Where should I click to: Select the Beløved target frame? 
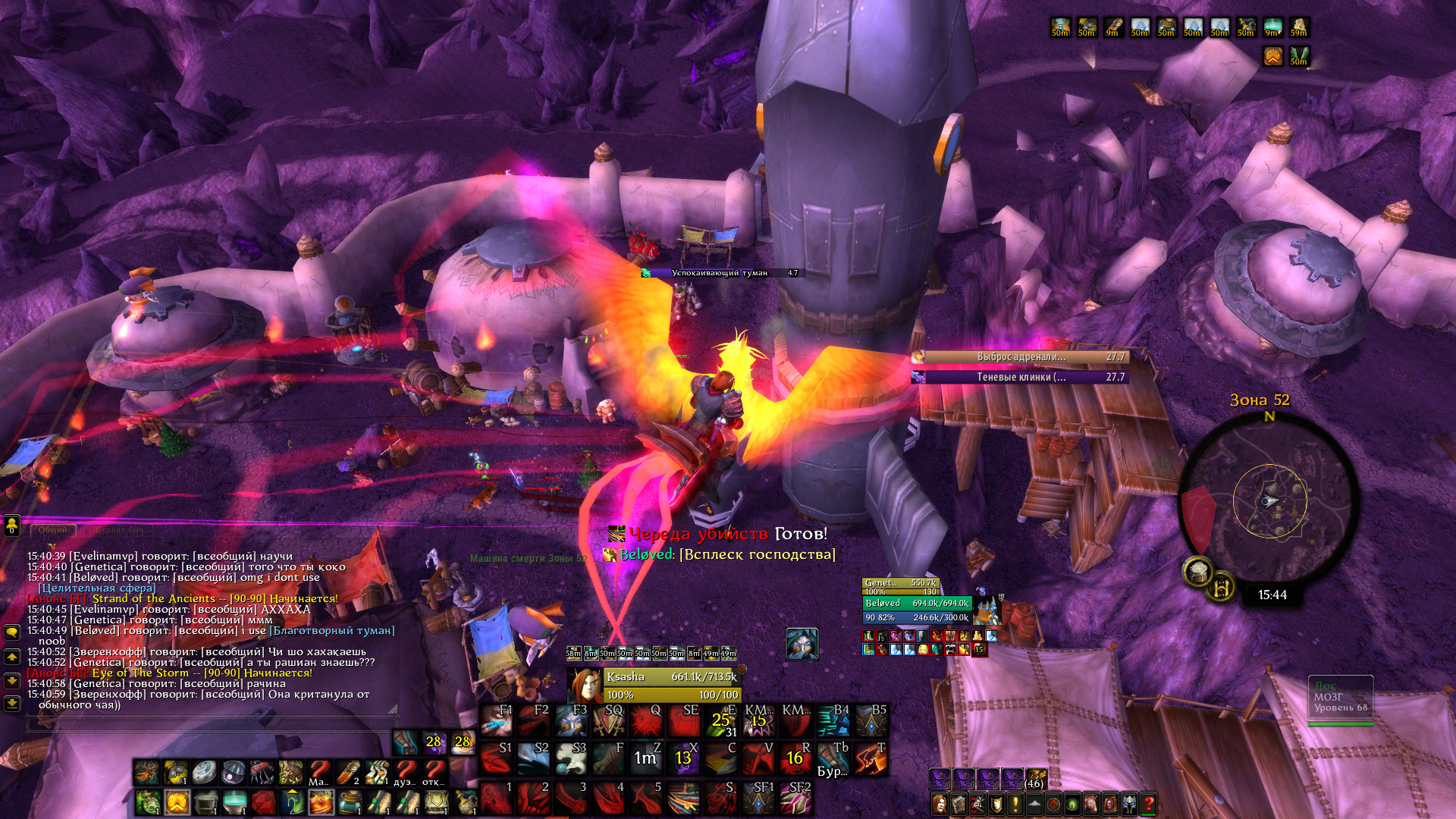(x=917, y=604)
